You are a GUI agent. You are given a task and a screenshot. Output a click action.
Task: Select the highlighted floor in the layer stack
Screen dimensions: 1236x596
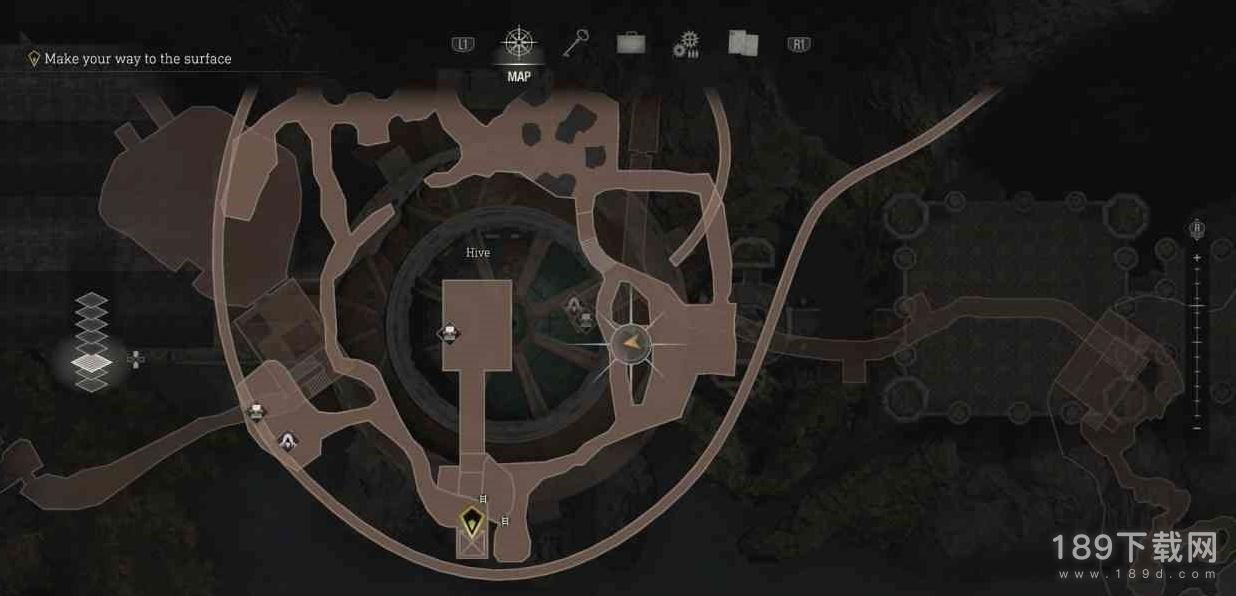(92, 362)
